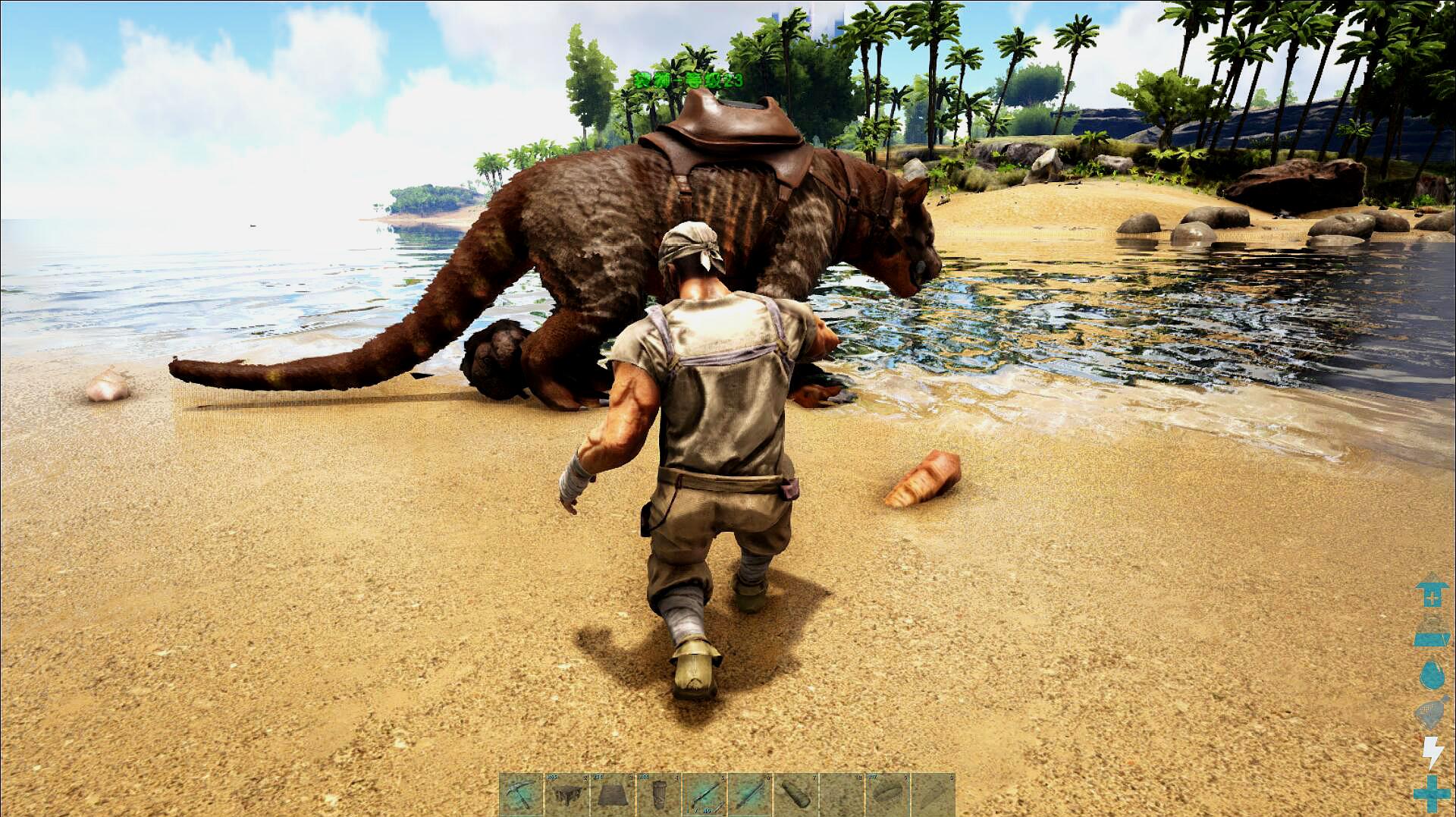Select the wooden pillar hotbar slot

point(658,794)
